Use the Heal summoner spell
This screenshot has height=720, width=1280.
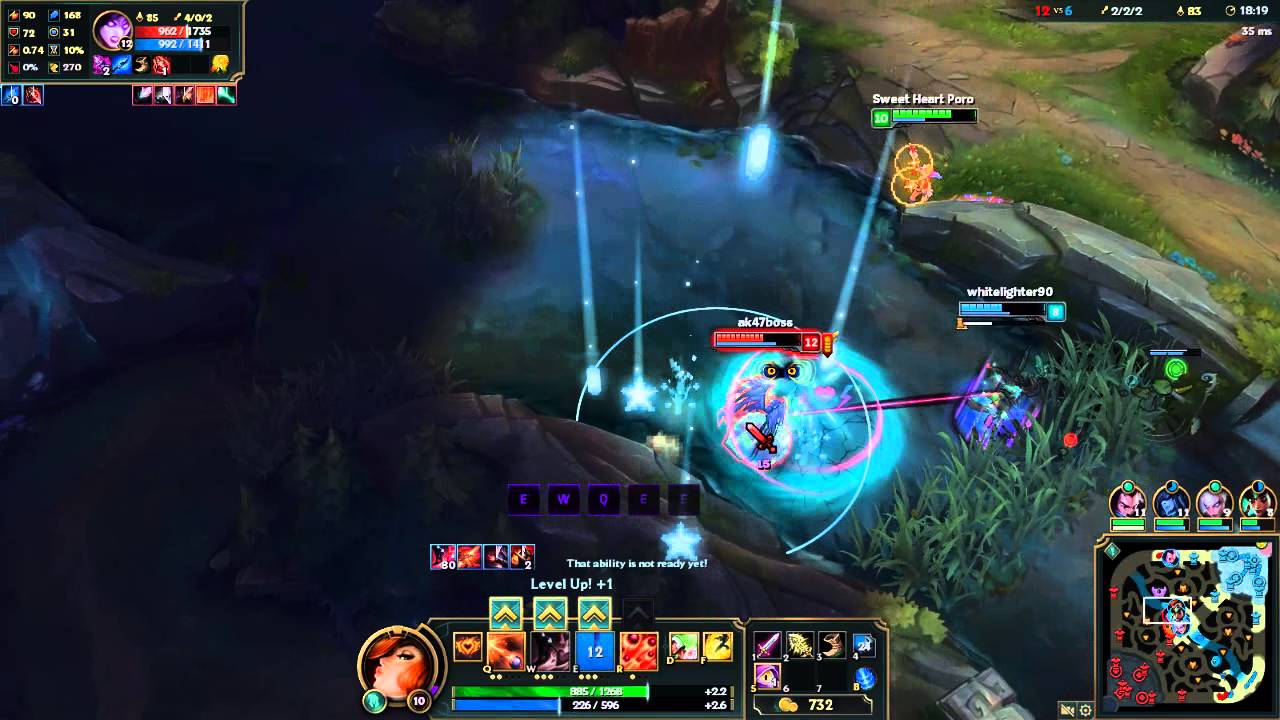click(684, 647)
